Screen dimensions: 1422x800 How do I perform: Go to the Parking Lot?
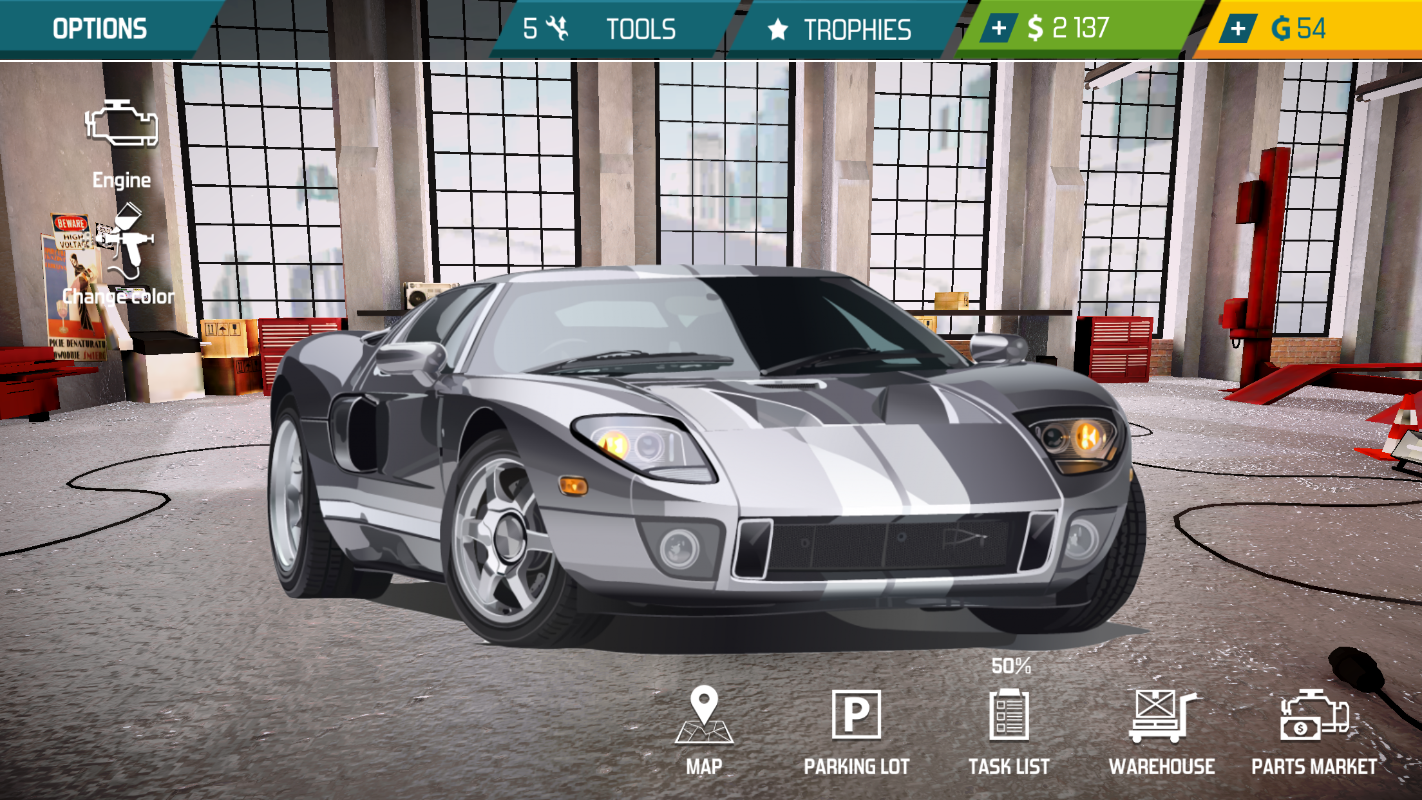tap(856, 731)
